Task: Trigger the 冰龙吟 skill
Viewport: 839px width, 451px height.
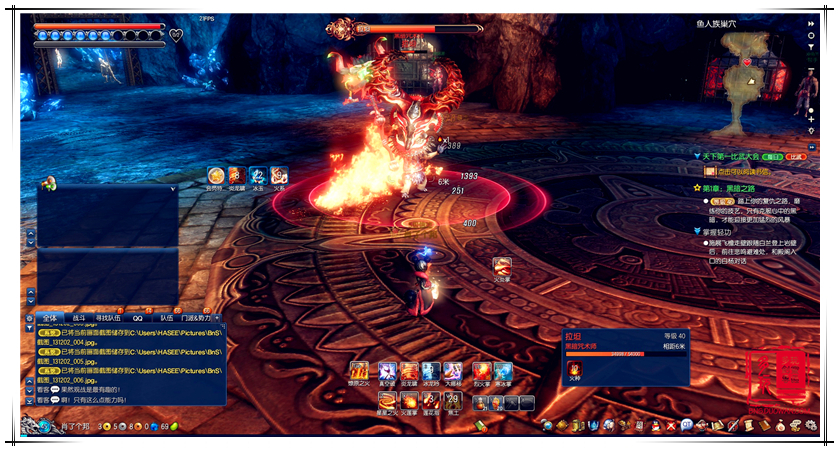Action: [431, 372]
